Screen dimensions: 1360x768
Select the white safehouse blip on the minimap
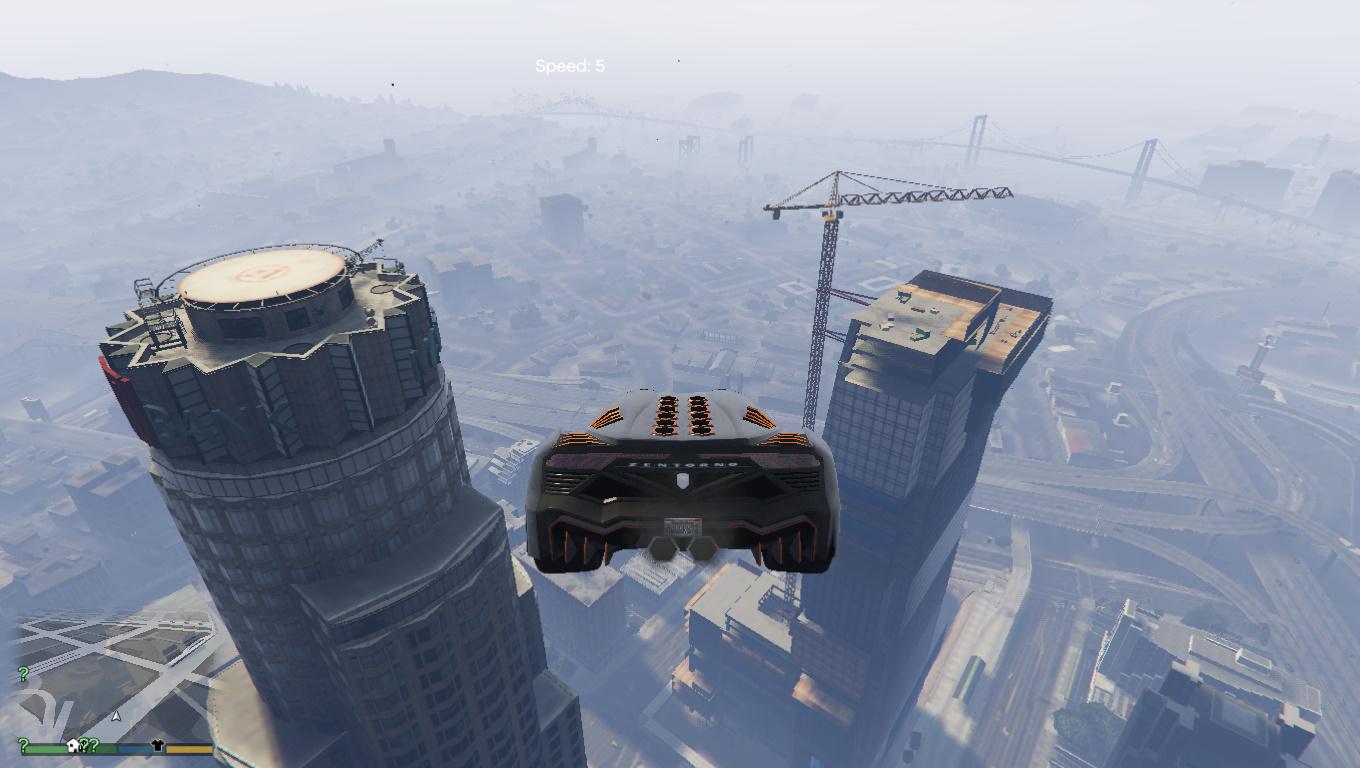72,745
